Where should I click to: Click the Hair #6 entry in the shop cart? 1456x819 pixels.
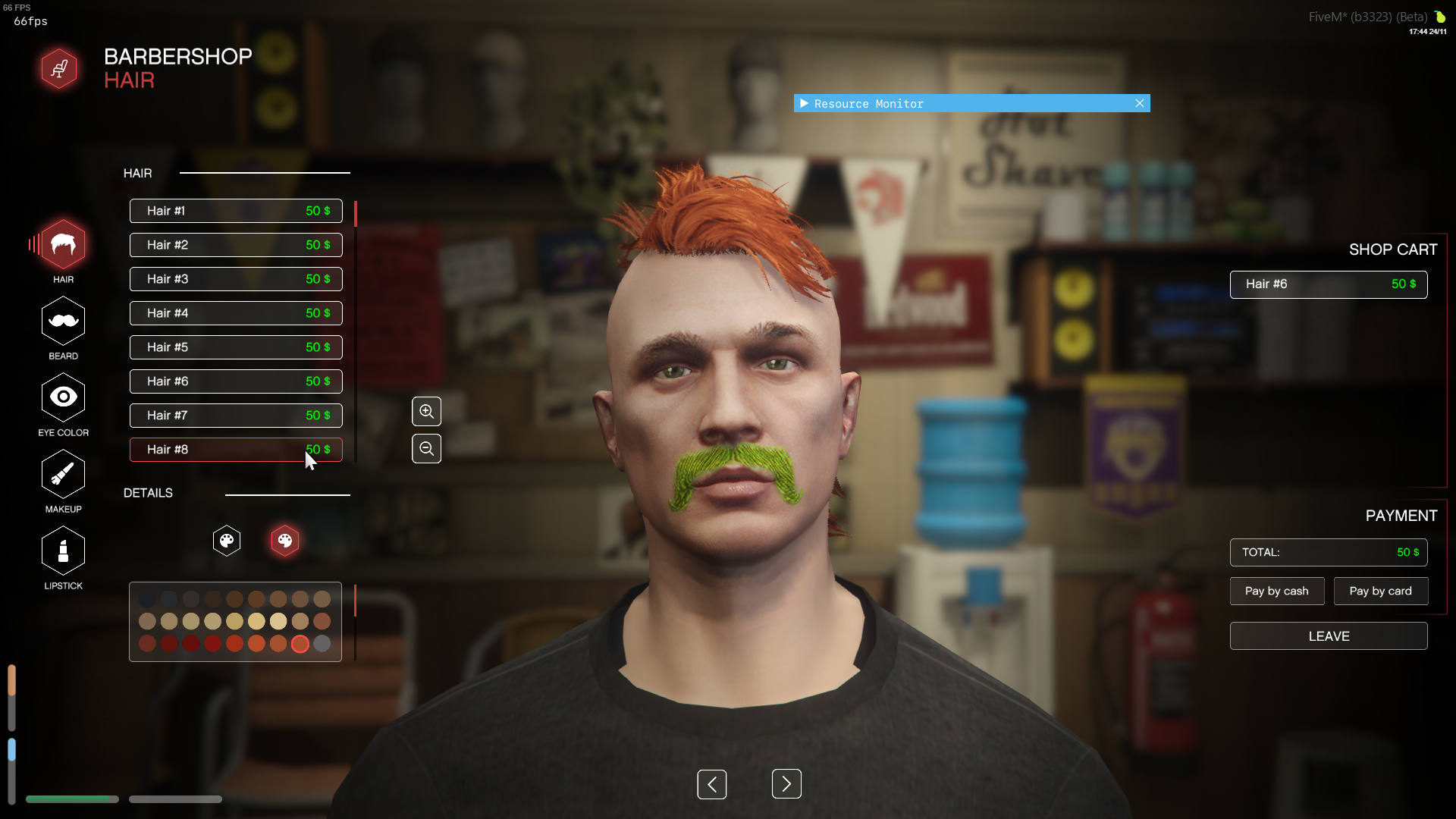pyautogui.click(x=1329, y=284)
